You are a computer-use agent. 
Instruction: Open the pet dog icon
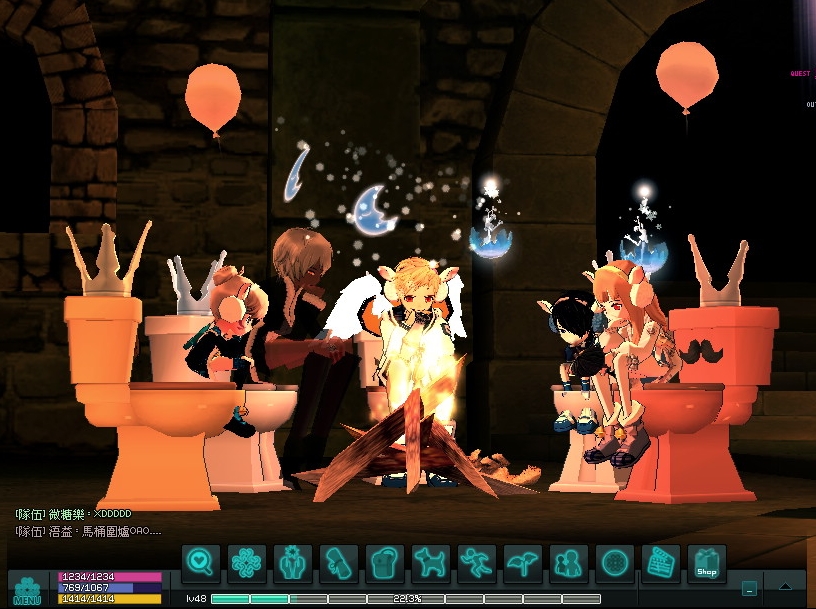point(431,564)
